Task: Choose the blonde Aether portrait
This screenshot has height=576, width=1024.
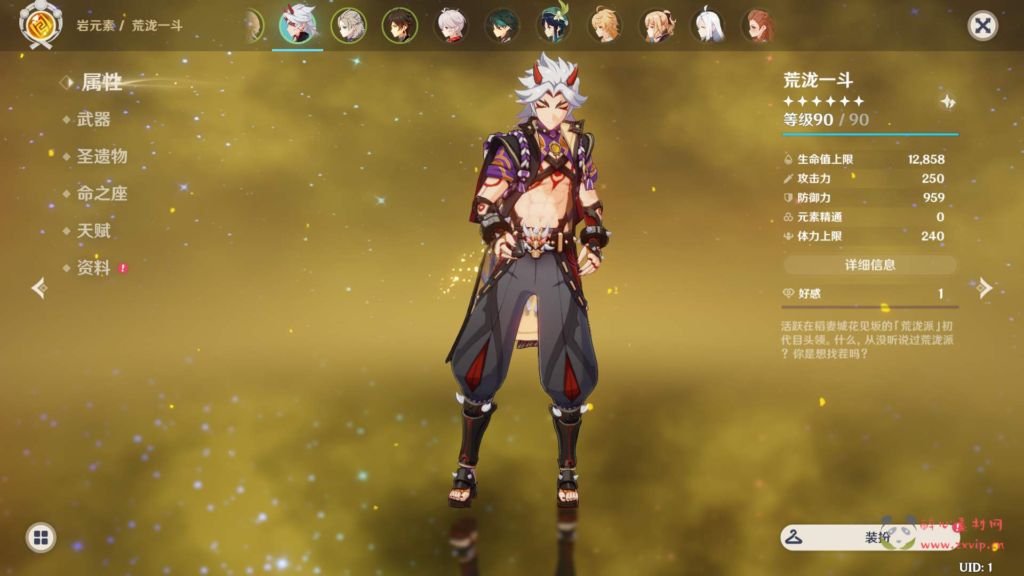Action: pyautogui.click(x=604, y=26)
